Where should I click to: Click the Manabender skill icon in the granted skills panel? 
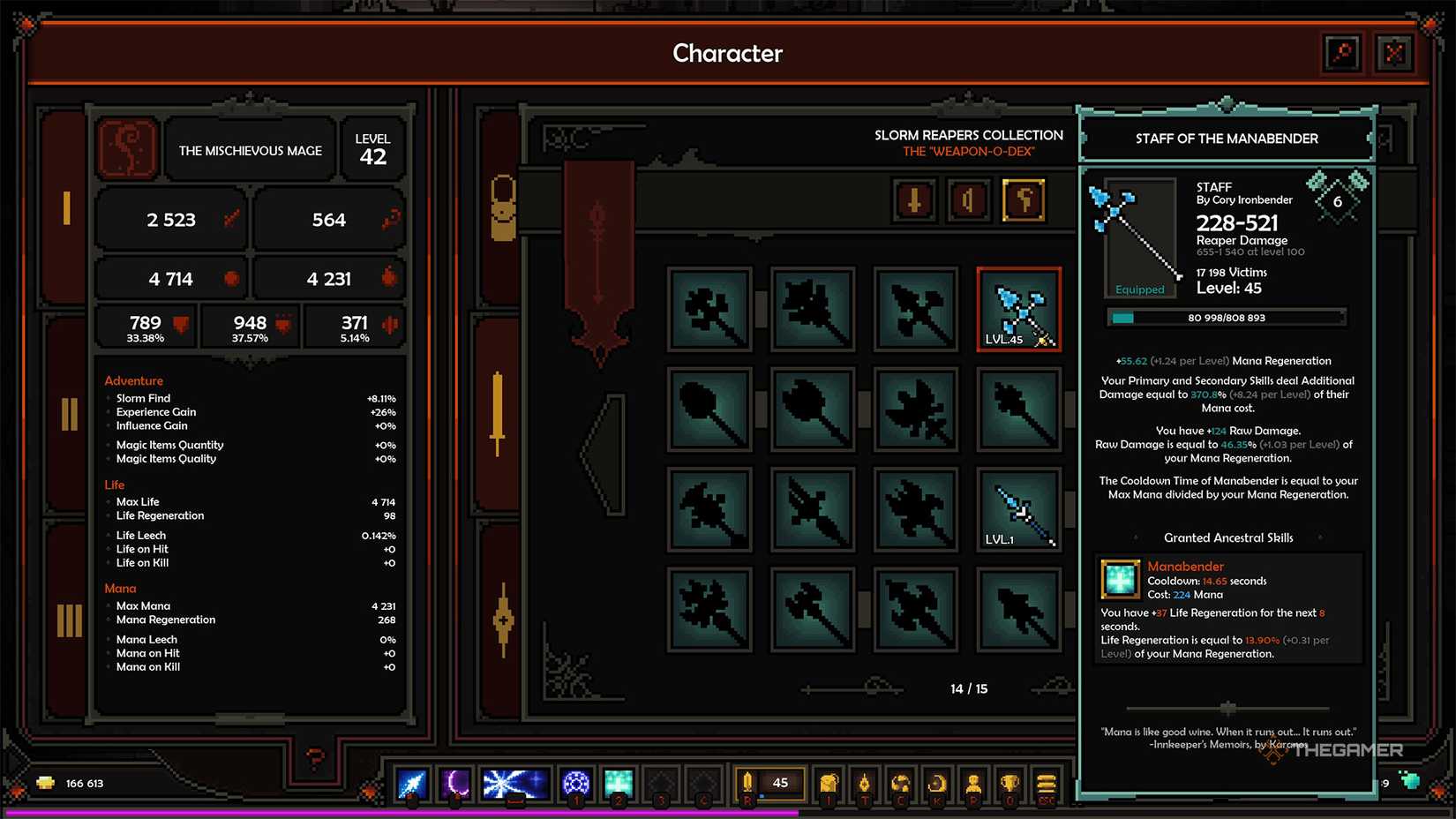[1120, 581]
